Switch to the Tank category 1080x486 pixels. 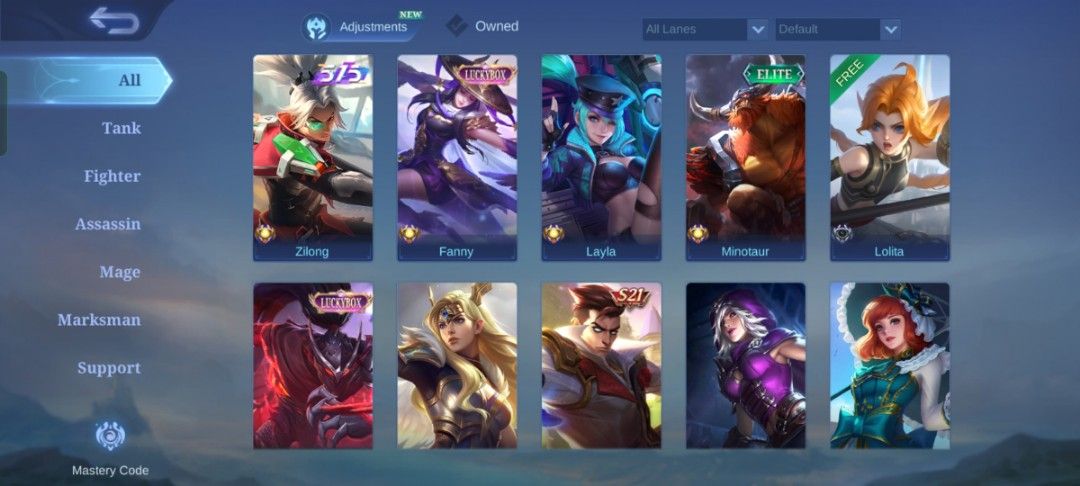121,128
